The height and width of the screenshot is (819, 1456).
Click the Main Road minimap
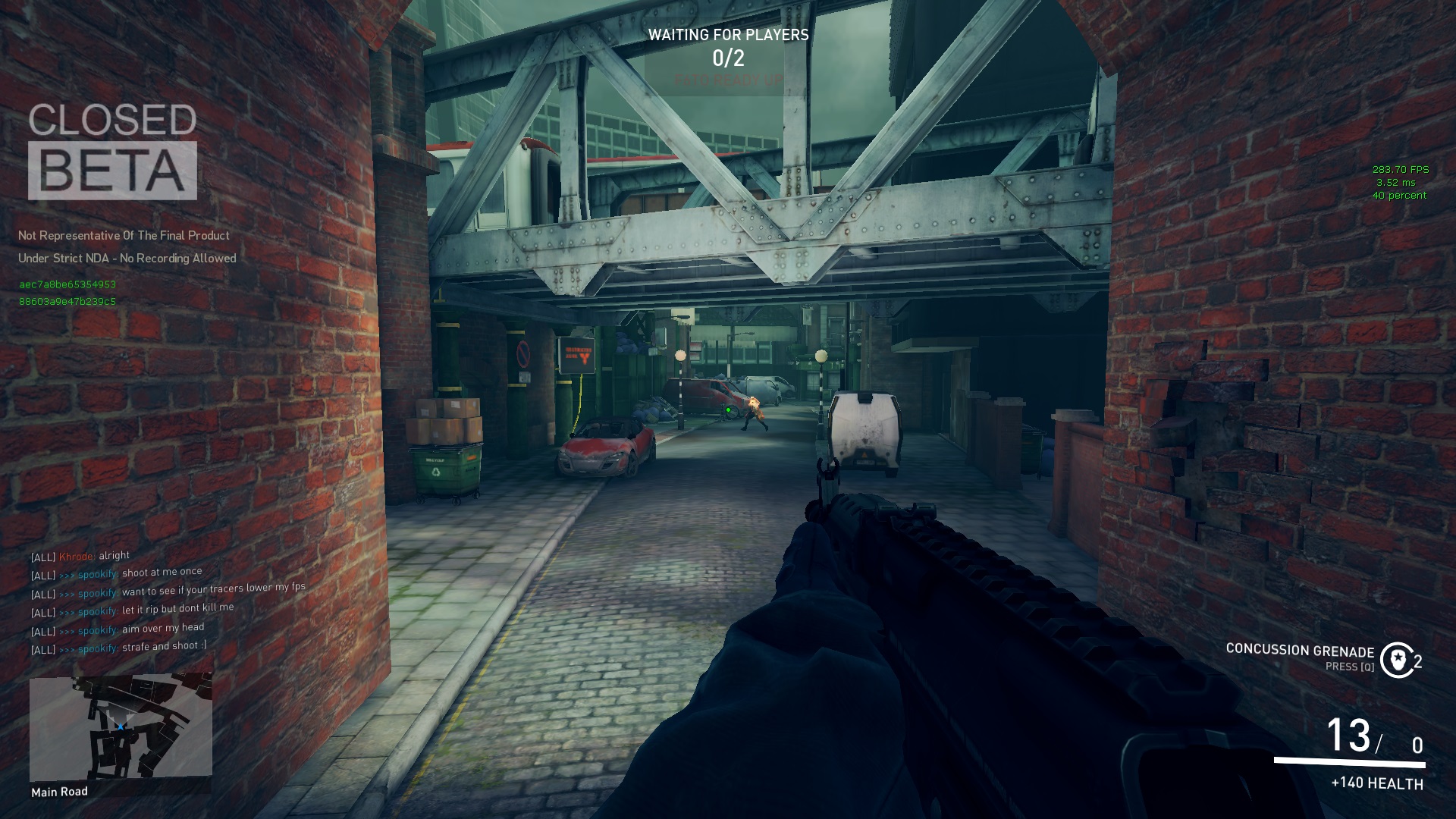click(121, 728)
